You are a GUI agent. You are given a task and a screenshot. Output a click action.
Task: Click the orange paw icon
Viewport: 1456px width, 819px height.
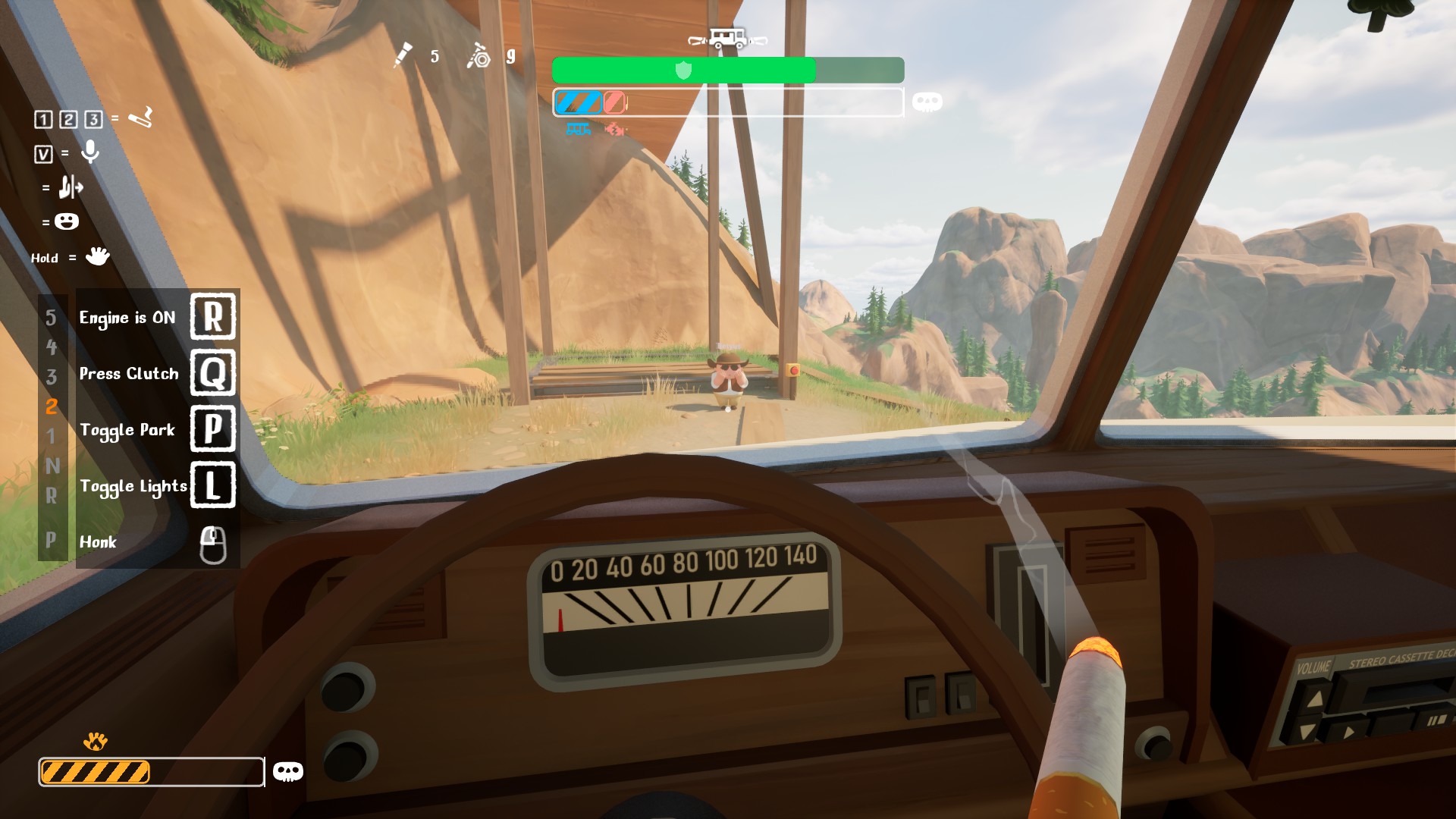pyautogui.click(x=96, y=741)
